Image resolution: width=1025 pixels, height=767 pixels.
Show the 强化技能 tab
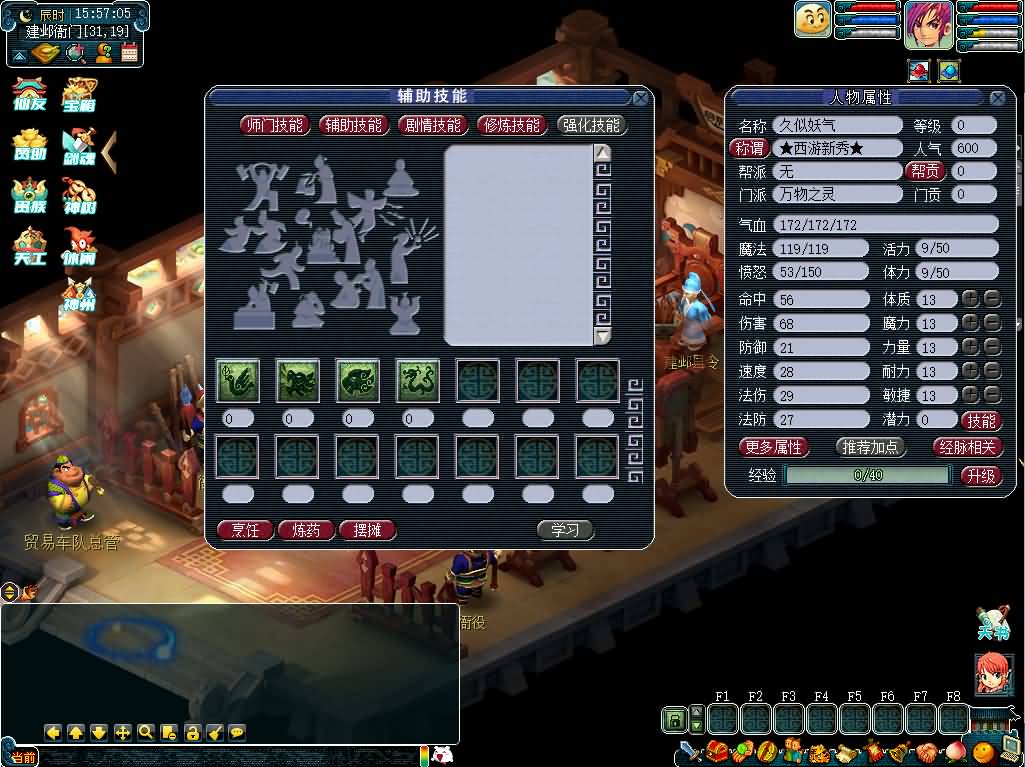[591, 125]
